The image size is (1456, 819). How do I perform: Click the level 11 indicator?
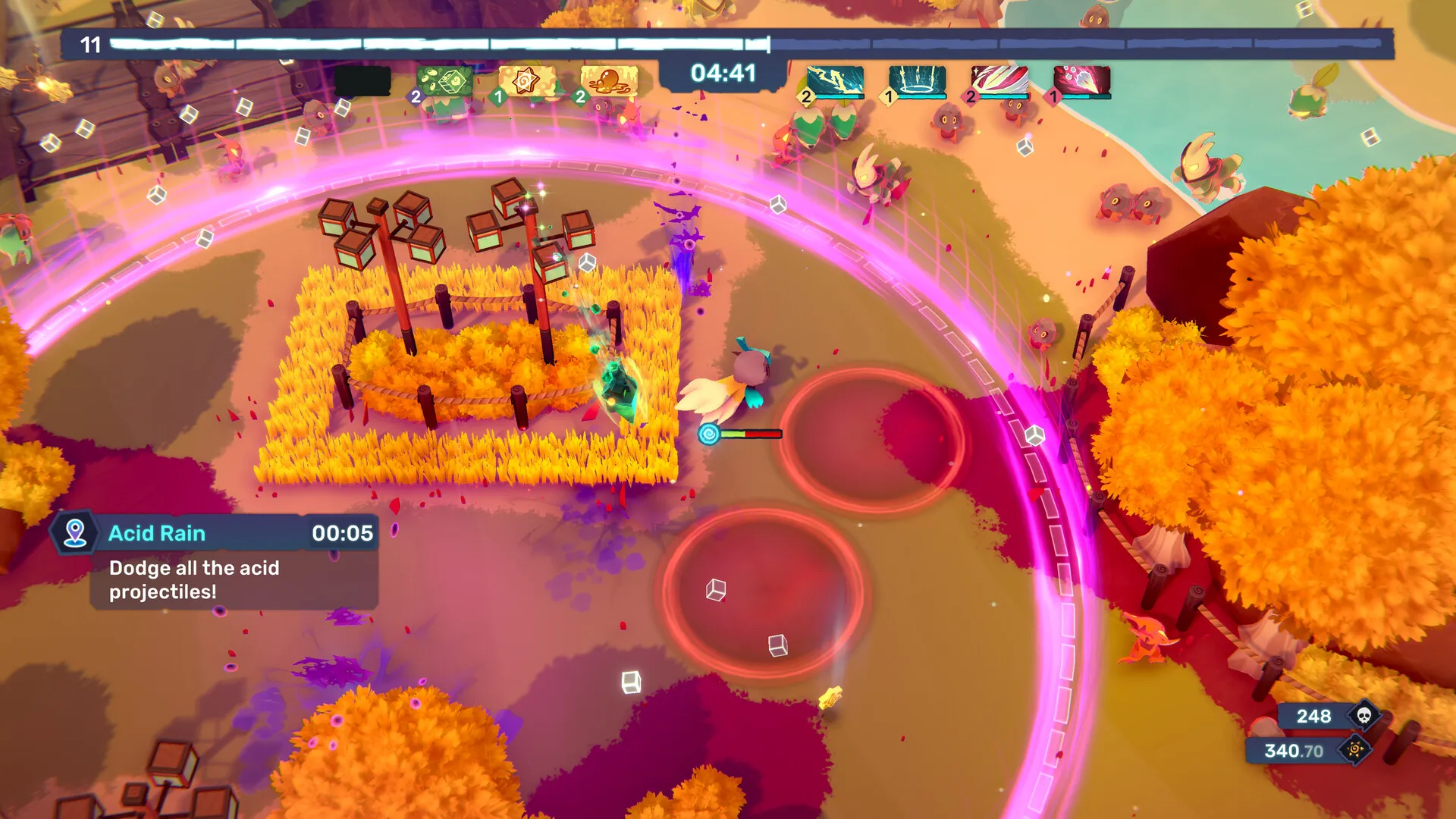91,45
